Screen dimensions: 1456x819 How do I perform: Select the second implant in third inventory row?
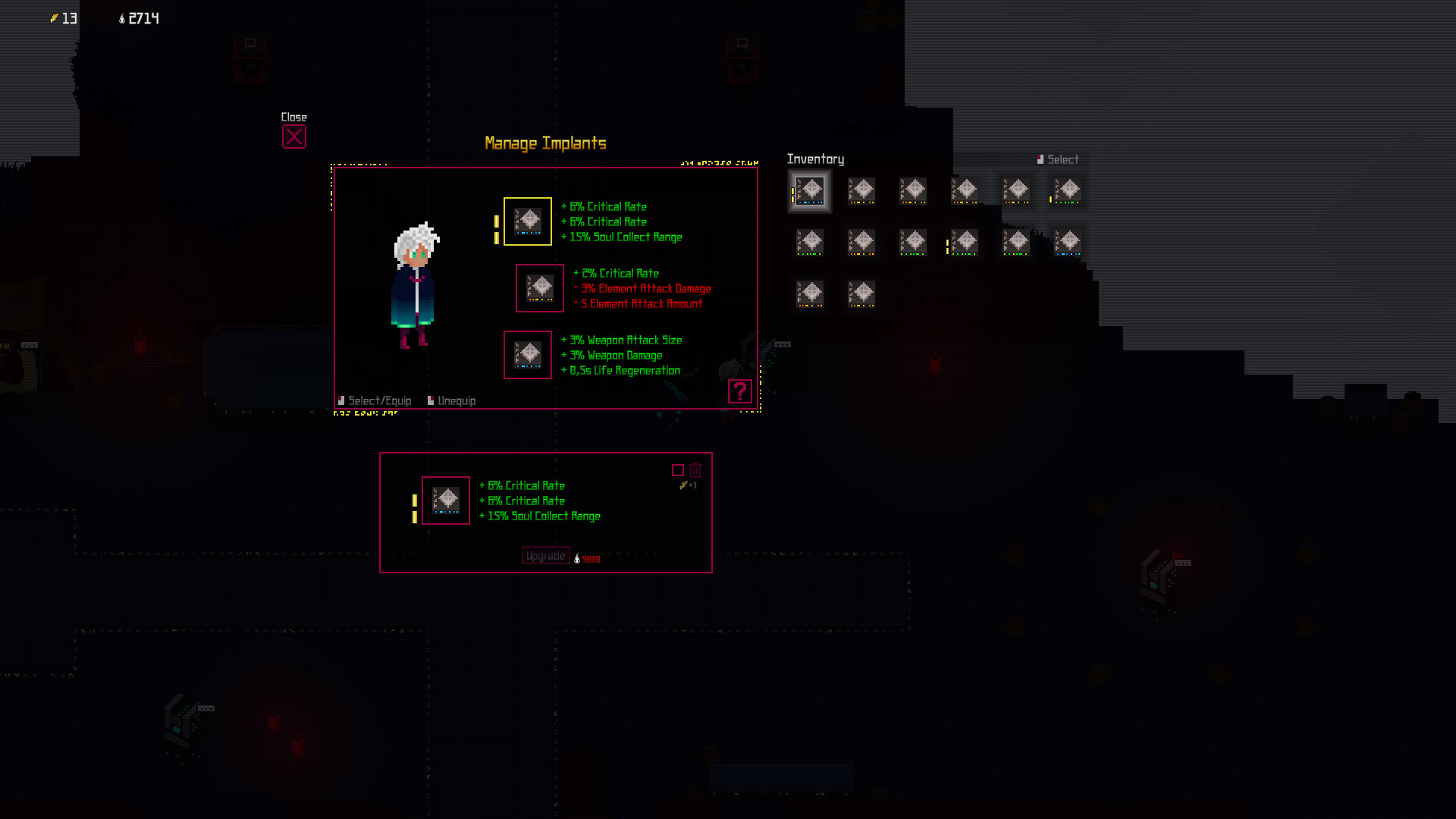pyautogui.click(x=861, y=295)
